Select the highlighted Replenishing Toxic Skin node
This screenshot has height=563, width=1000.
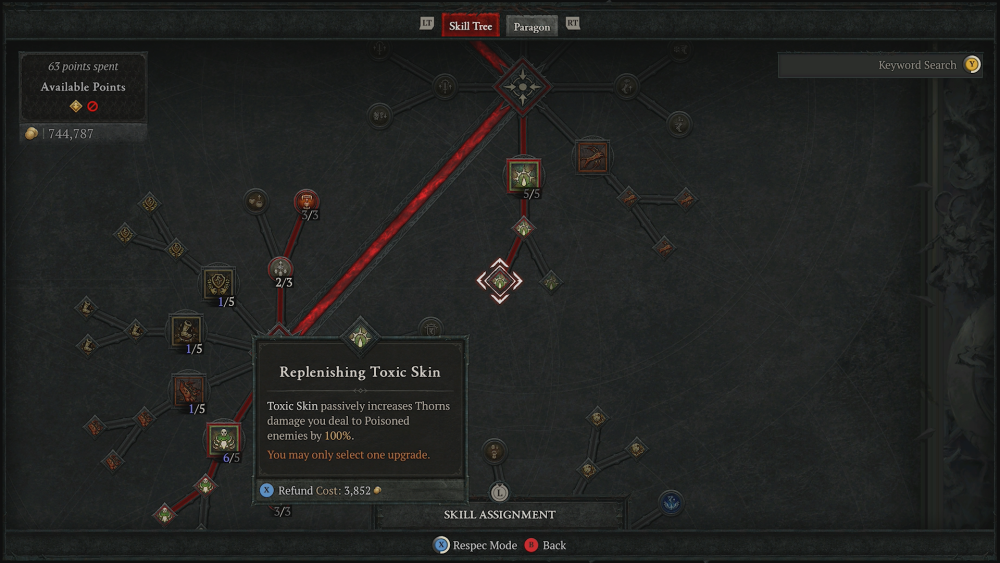tap(498, 281)
